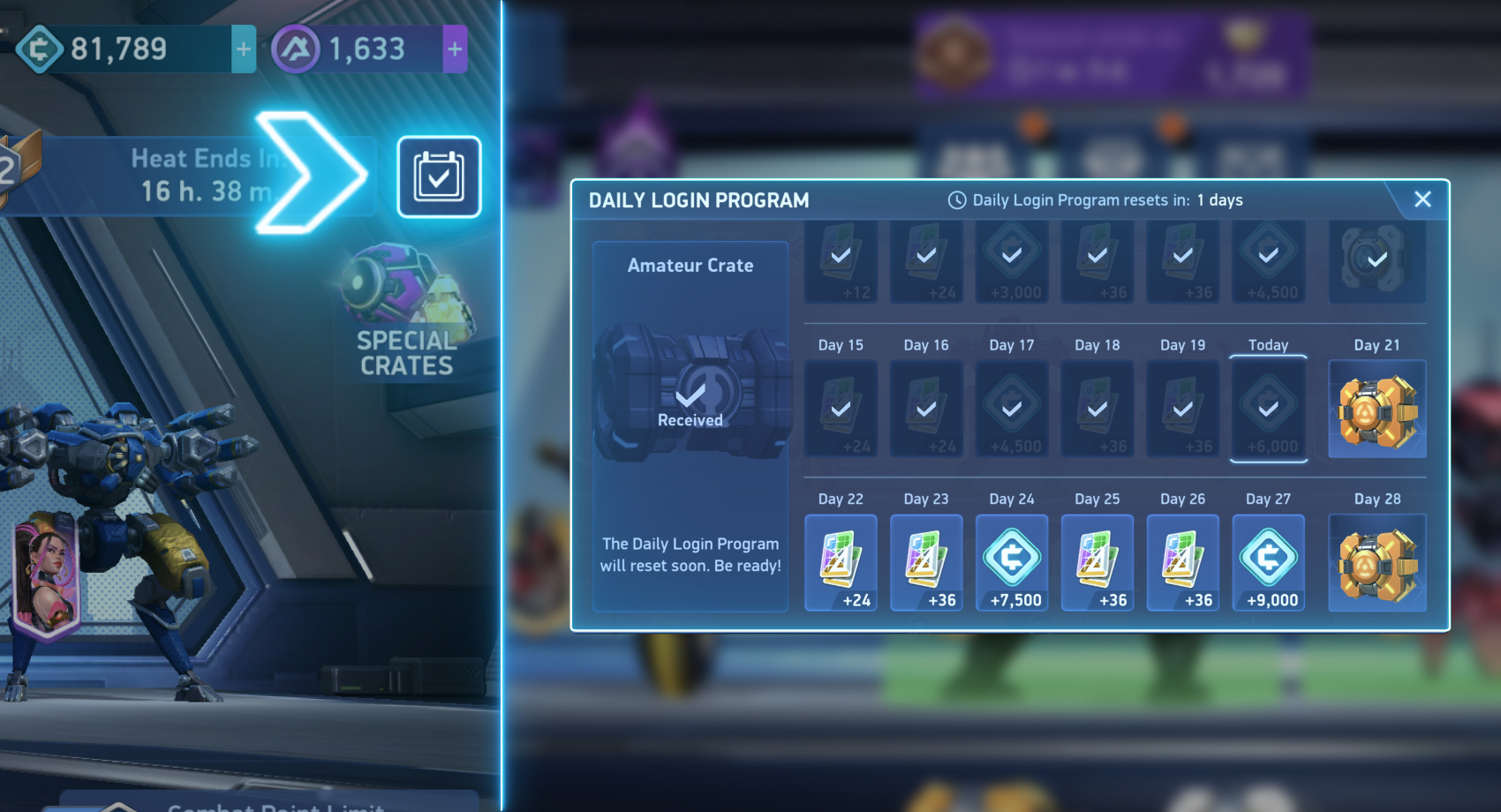Viewport: 1501px width, 812px height.
Task: Click the Day 15 reward checkmark
Action: pyautogui.click(x=840, y=408)
